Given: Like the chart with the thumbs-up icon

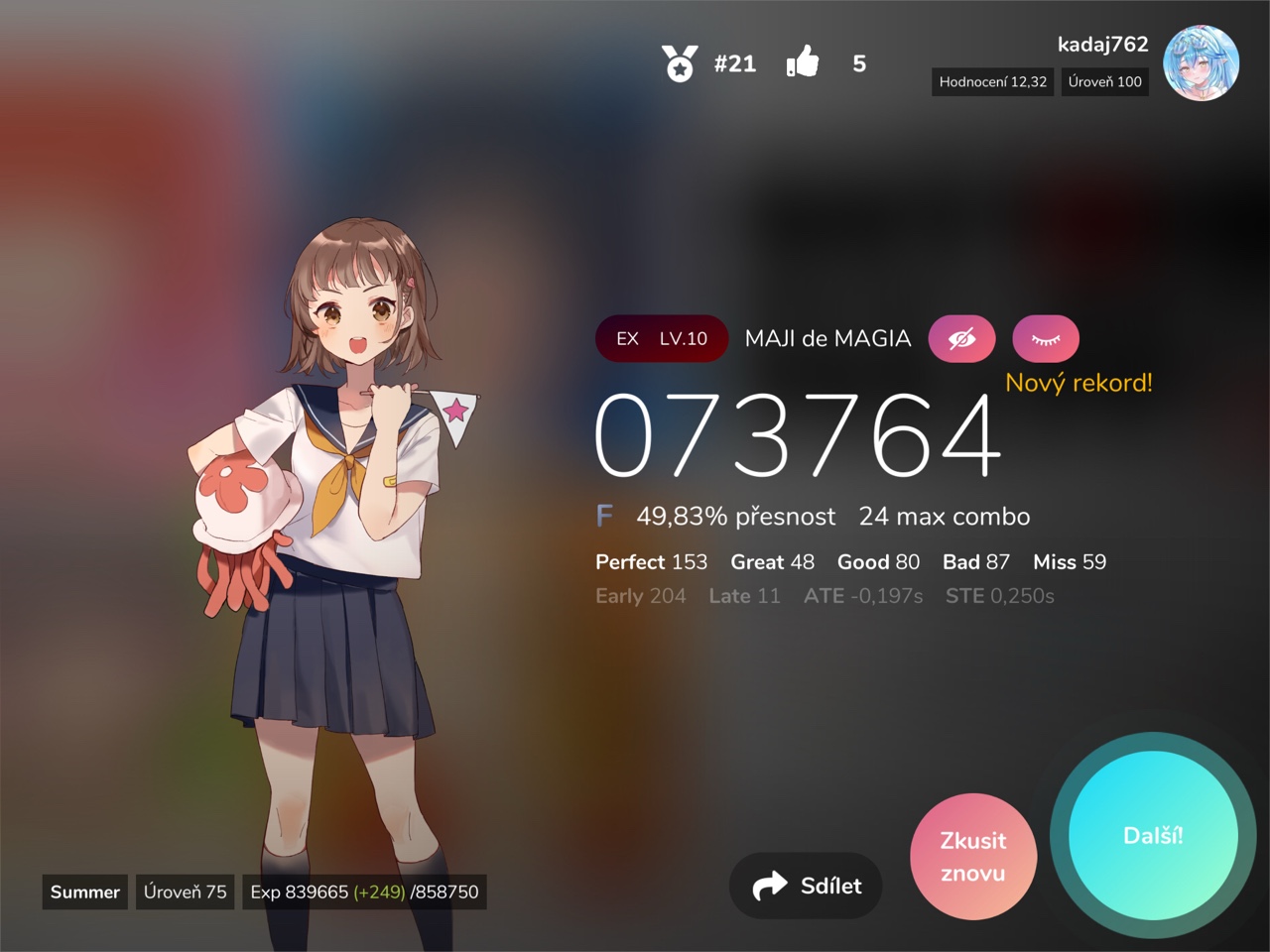Looking at the screenshot, I should (x=803, y=62).
